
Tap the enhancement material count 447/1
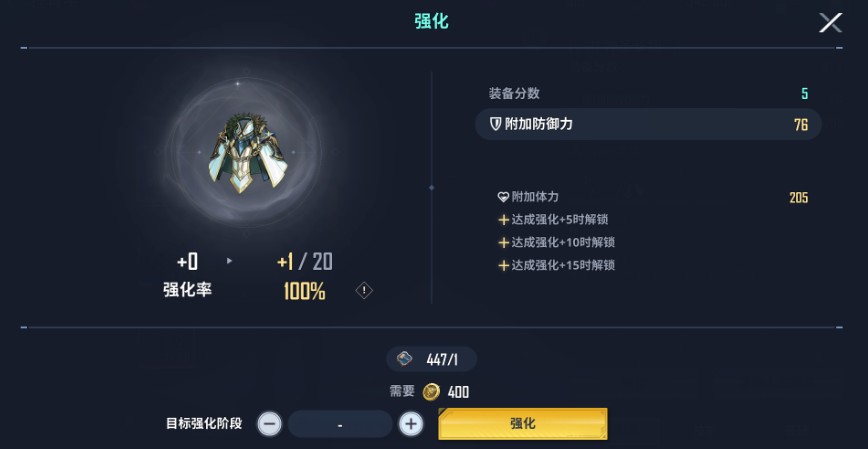click(431, 359)
